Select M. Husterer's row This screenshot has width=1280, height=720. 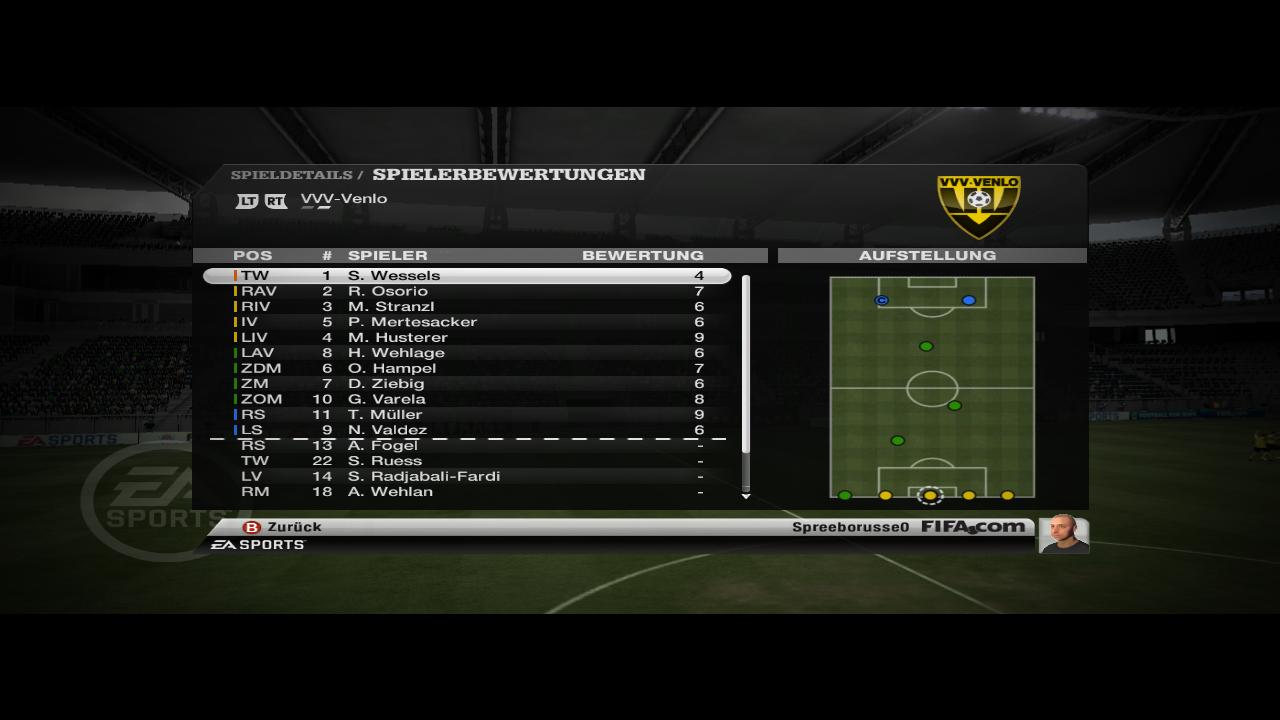pyautogui.click(x=467, y=337)
